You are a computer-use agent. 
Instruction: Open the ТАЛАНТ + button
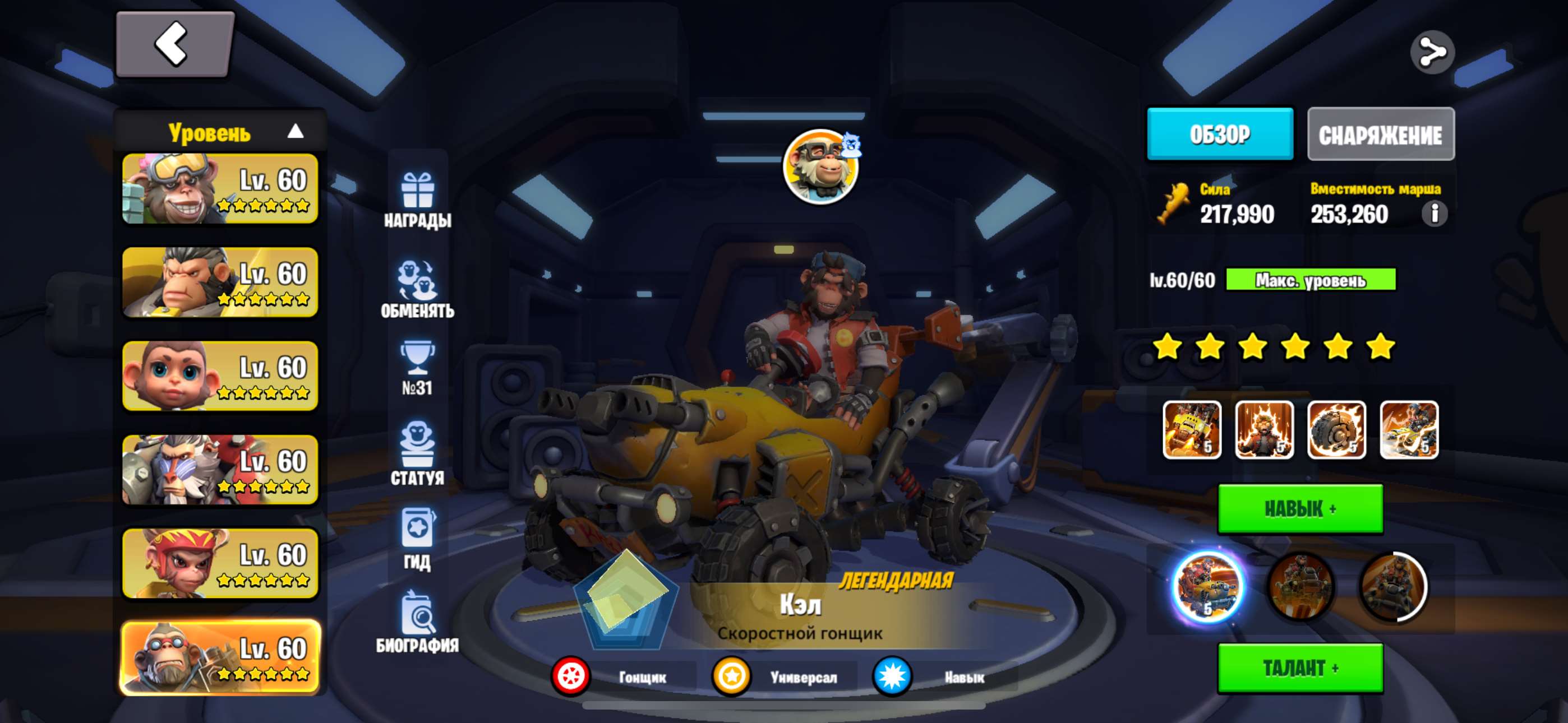click(x=1299, y=668)
